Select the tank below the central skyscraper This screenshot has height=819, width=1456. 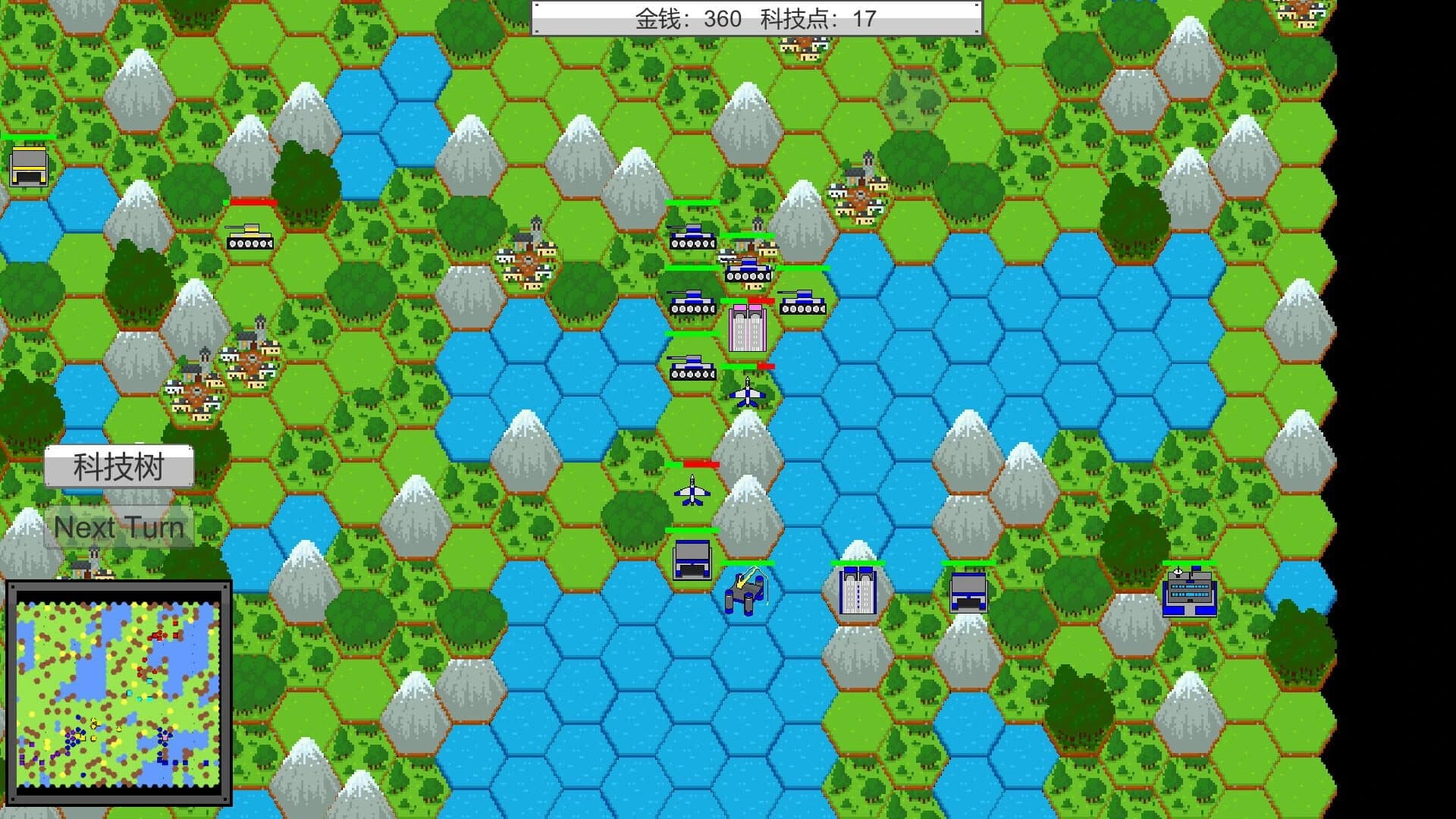coord(692,372)
